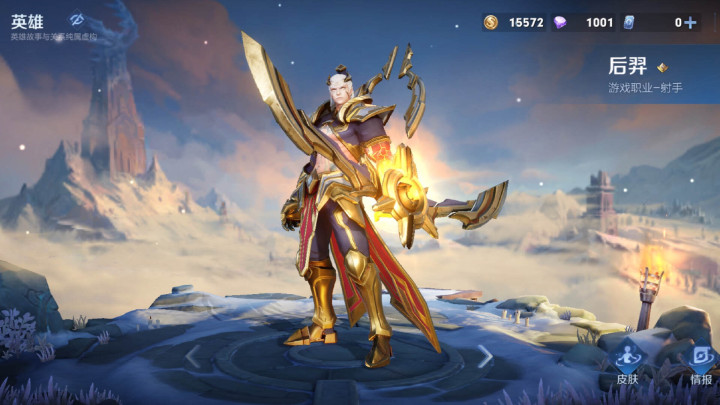Image resolution: width=720 pixels, height=405 pixels.
Task: Open the 情报 hero info panel
Action: coord(700,363)
